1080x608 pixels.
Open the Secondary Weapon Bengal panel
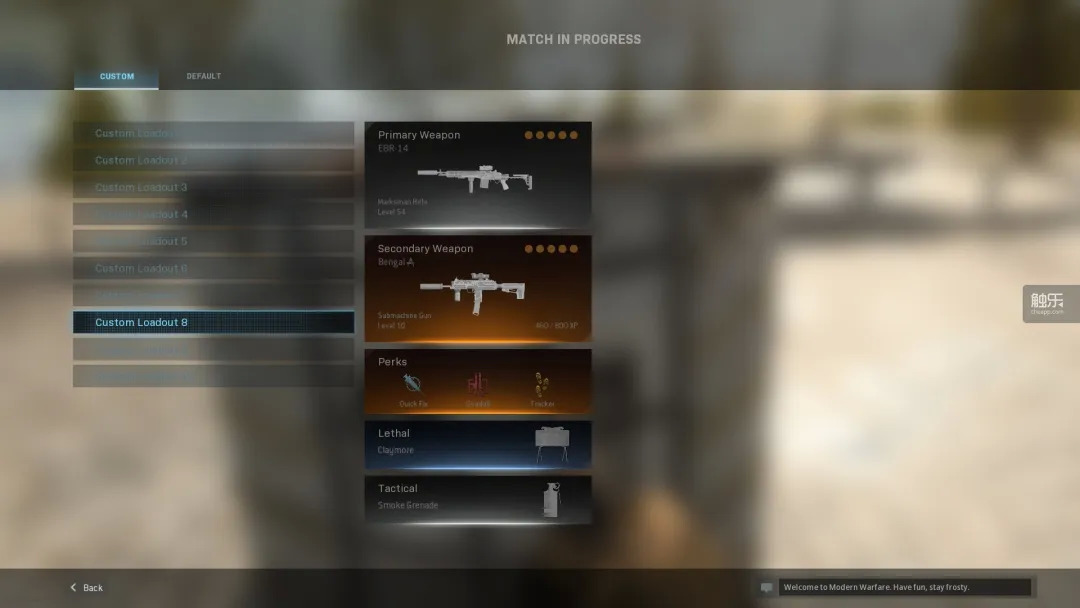click(477, 288)
